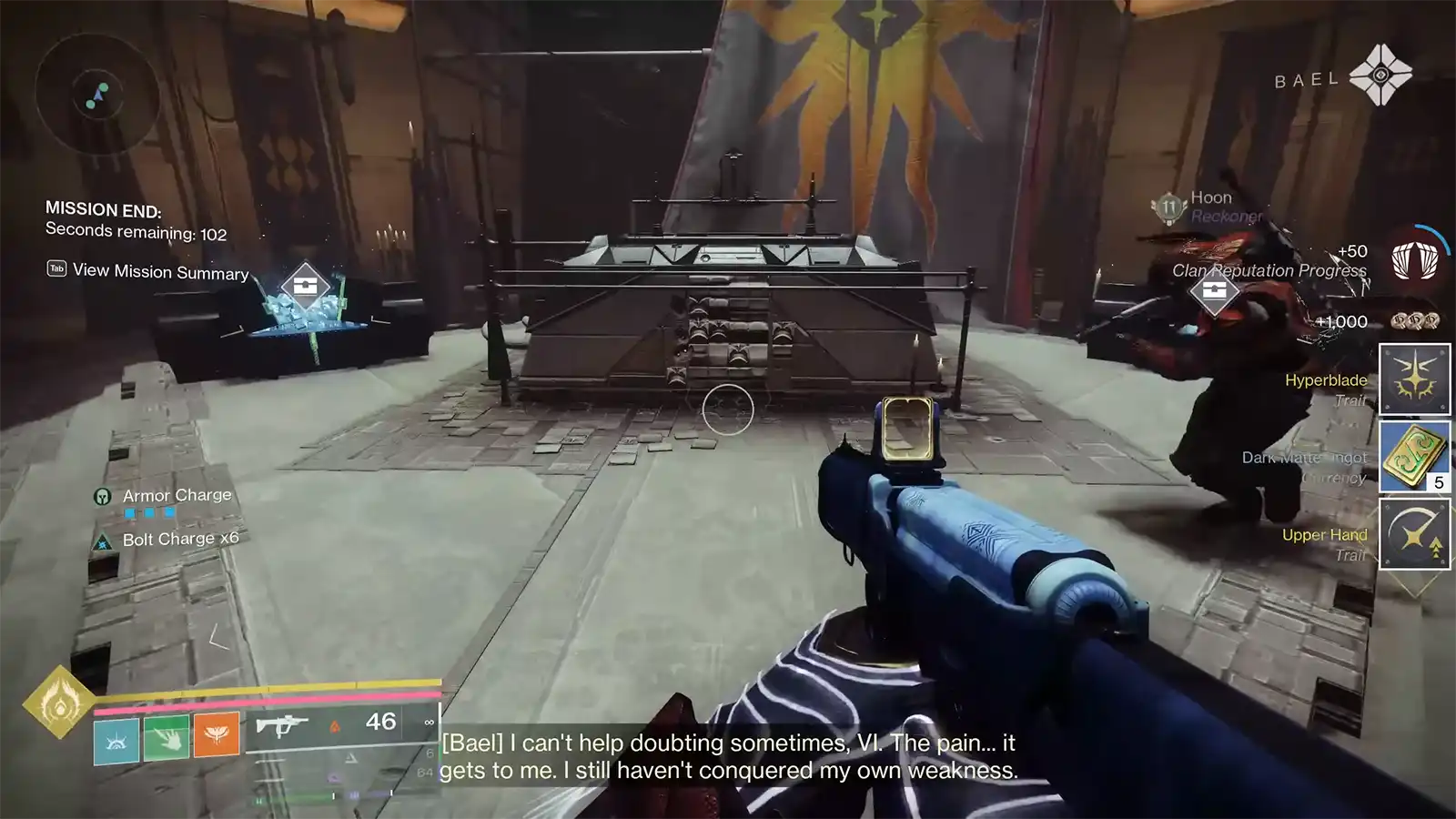This screenshot has width=1456, height=819.
Task: Open View Mission Summary
Action: (x=161, y=272)
